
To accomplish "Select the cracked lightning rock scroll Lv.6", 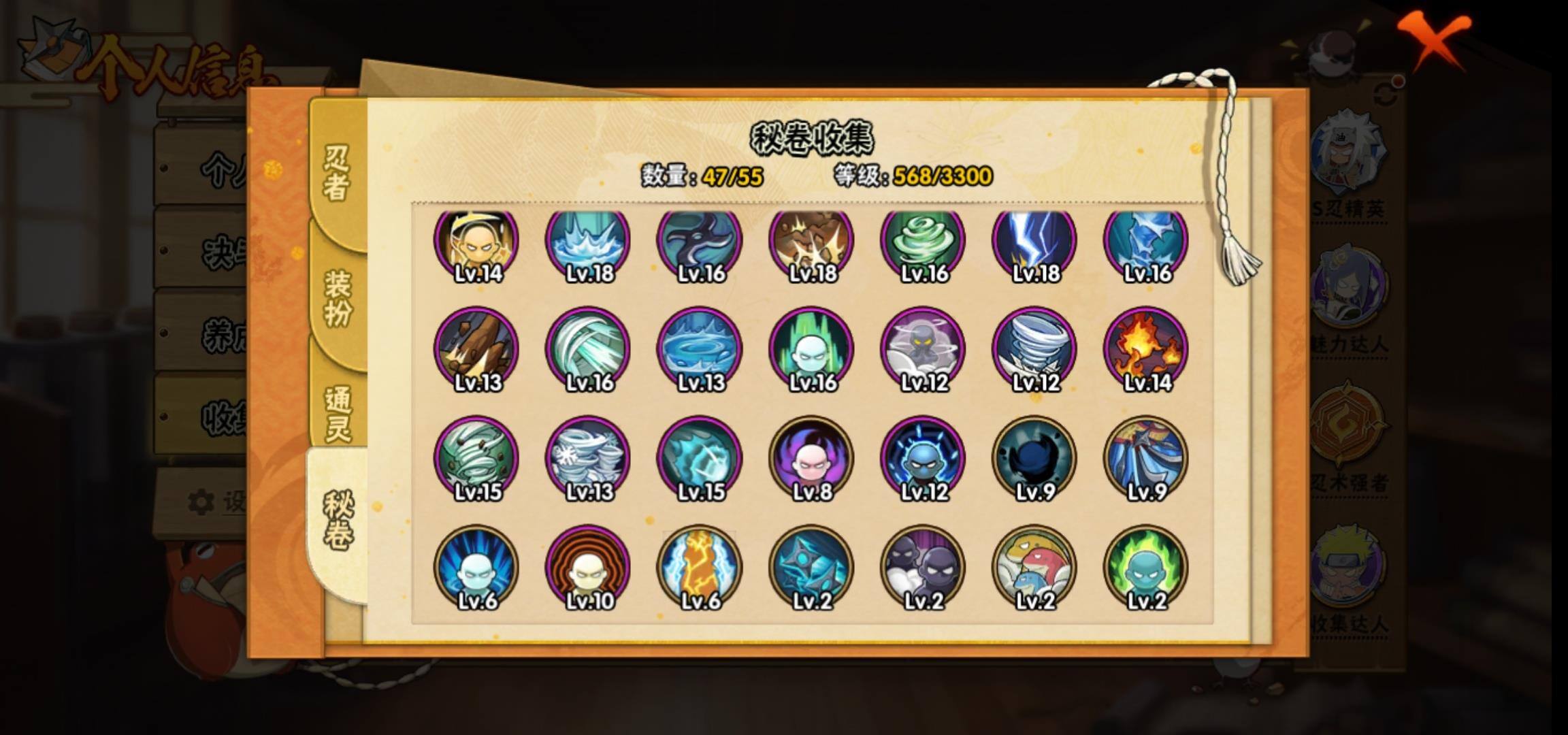I will (x=700, y=566).
